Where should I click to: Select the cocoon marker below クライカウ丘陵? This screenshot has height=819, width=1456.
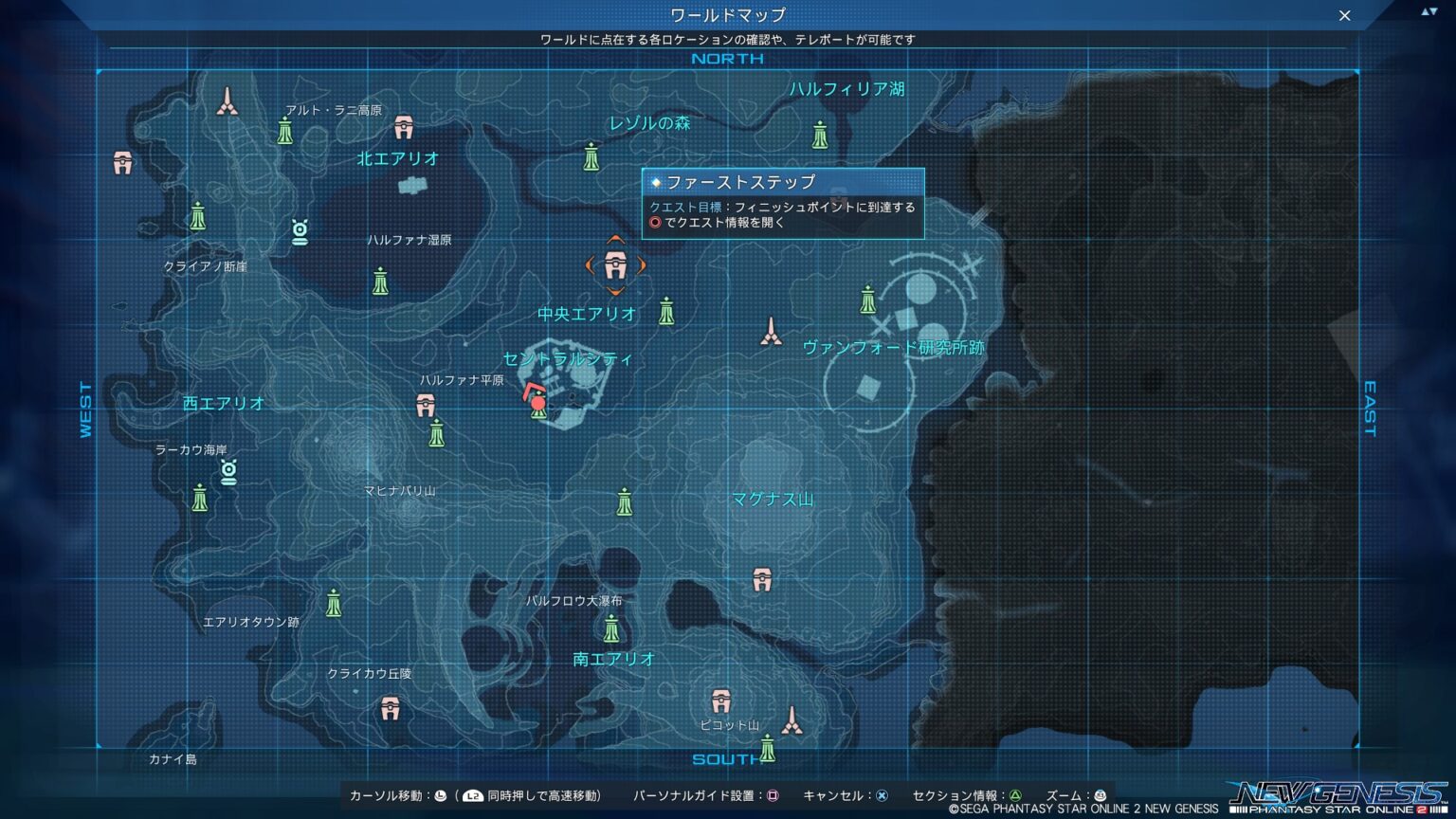pyautogui.click(x=390, y=707)
